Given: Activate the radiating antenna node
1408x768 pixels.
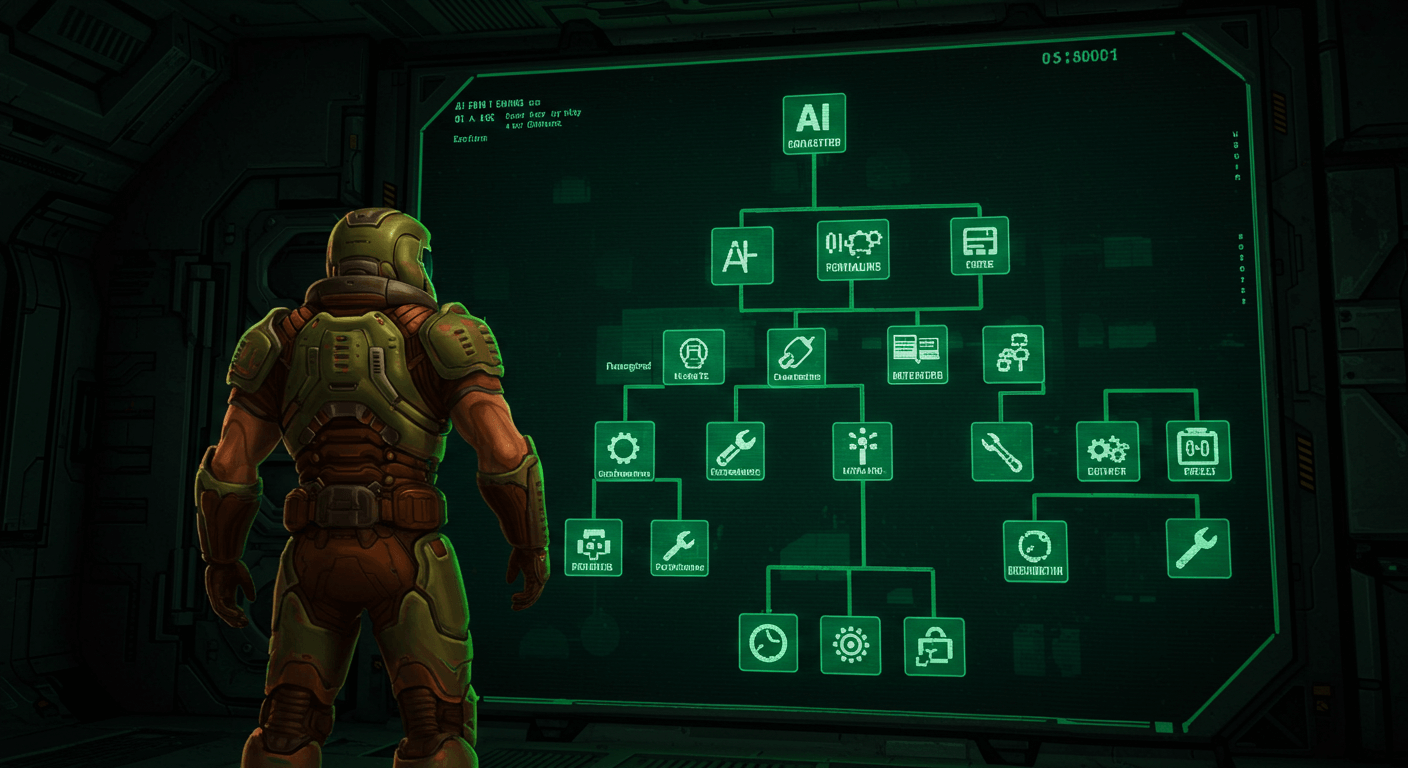Looking at the screenshot, I should tap(862, 450).
